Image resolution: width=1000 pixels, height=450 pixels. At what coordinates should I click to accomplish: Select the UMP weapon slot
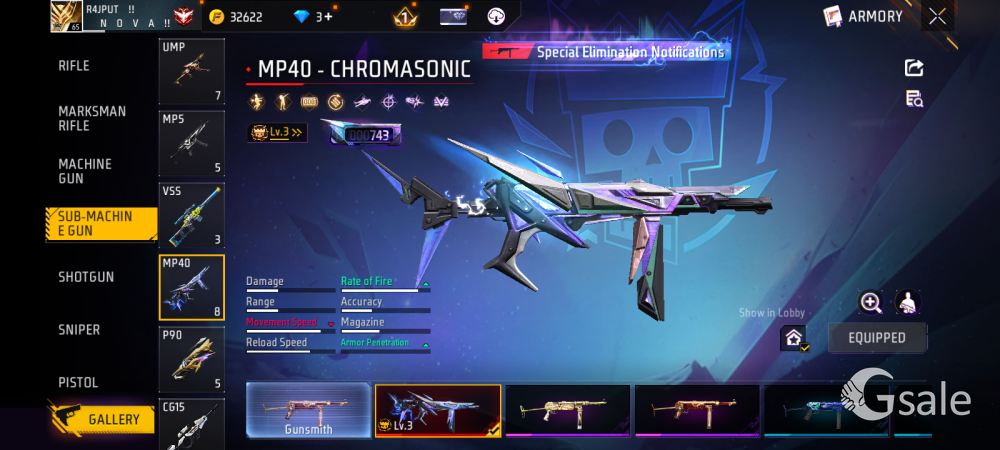(192, 72)
